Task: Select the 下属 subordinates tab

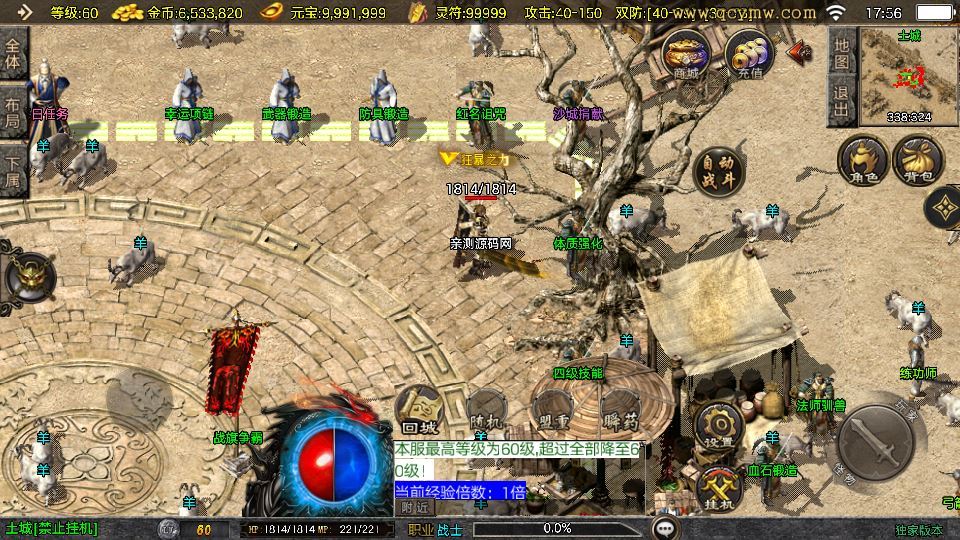Action: coord(13,171)
